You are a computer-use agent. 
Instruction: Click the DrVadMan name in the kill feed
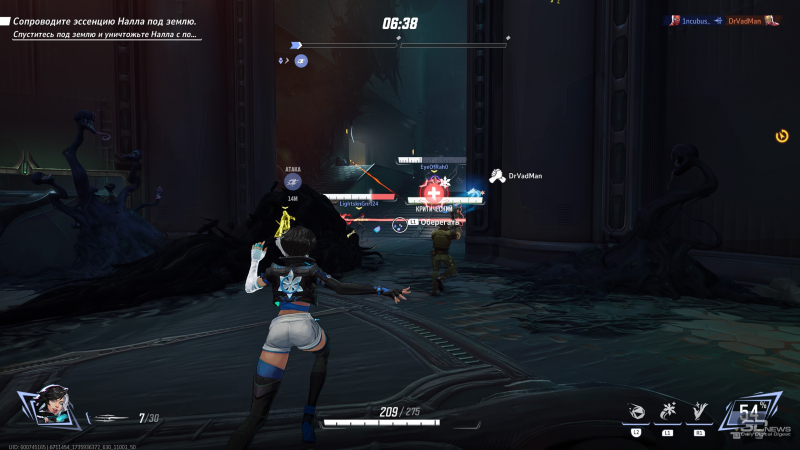pyautogui.click(x=746, y=20)
